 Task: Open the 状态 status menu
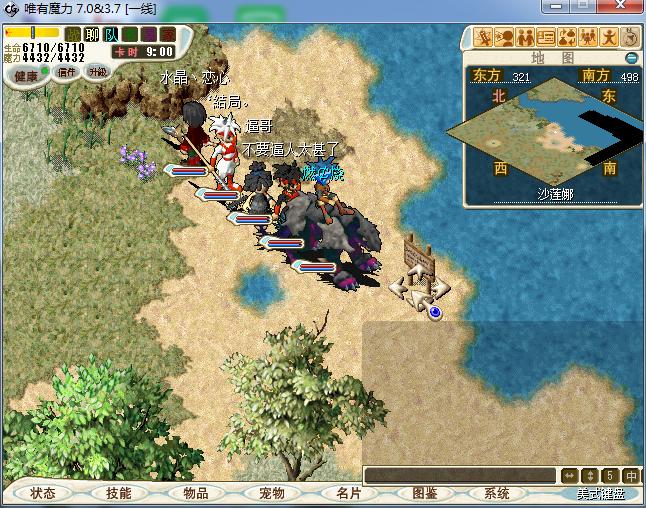(x=43, y=493)
